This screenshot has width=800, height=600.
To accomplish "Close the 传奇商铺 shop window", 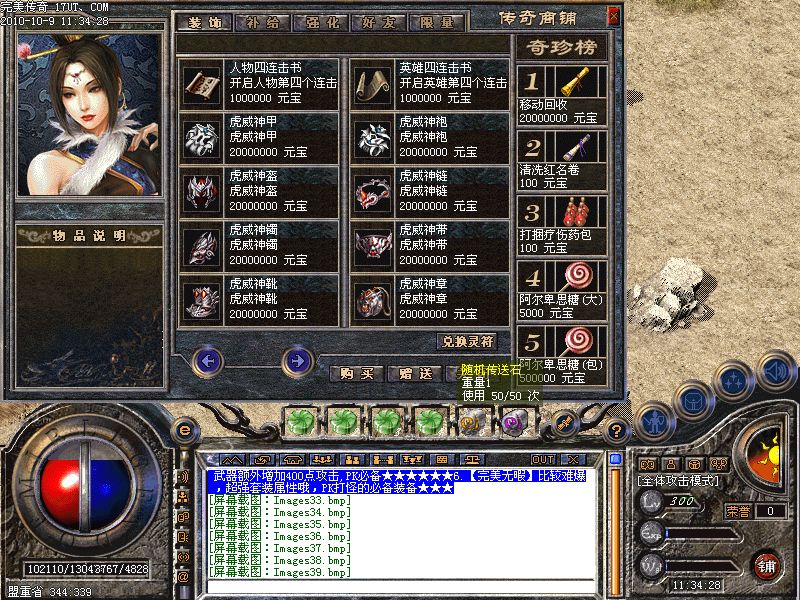I will coord(613,17).
